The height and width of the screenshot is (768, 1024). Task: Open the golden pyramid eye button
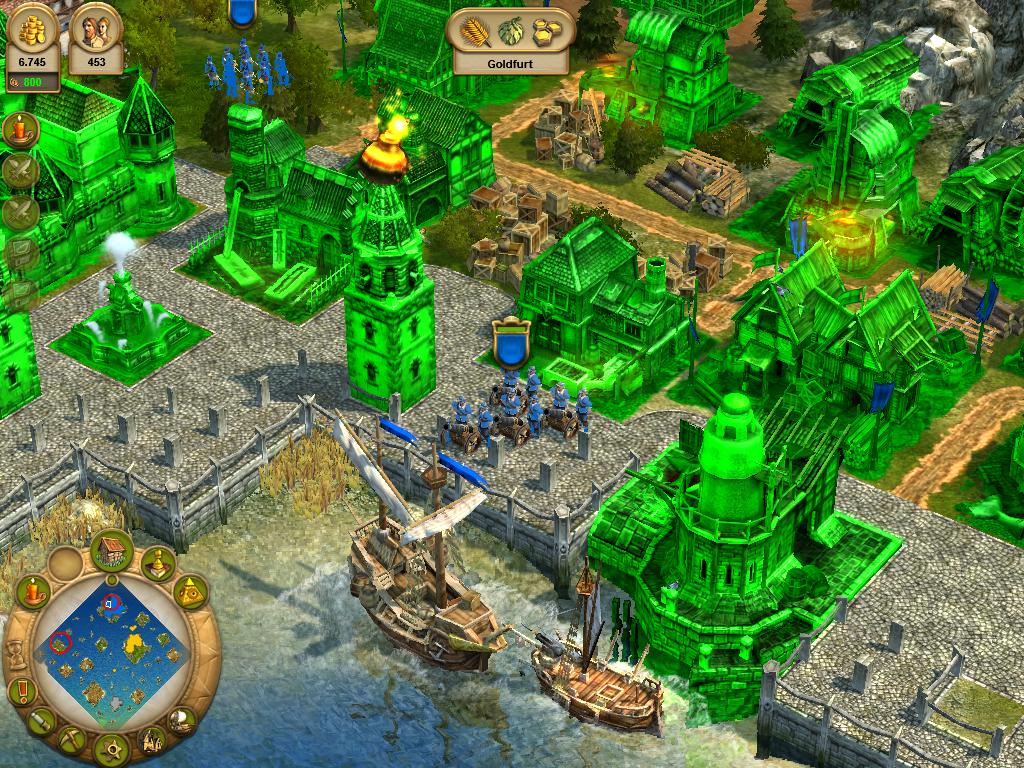(190, 592)
